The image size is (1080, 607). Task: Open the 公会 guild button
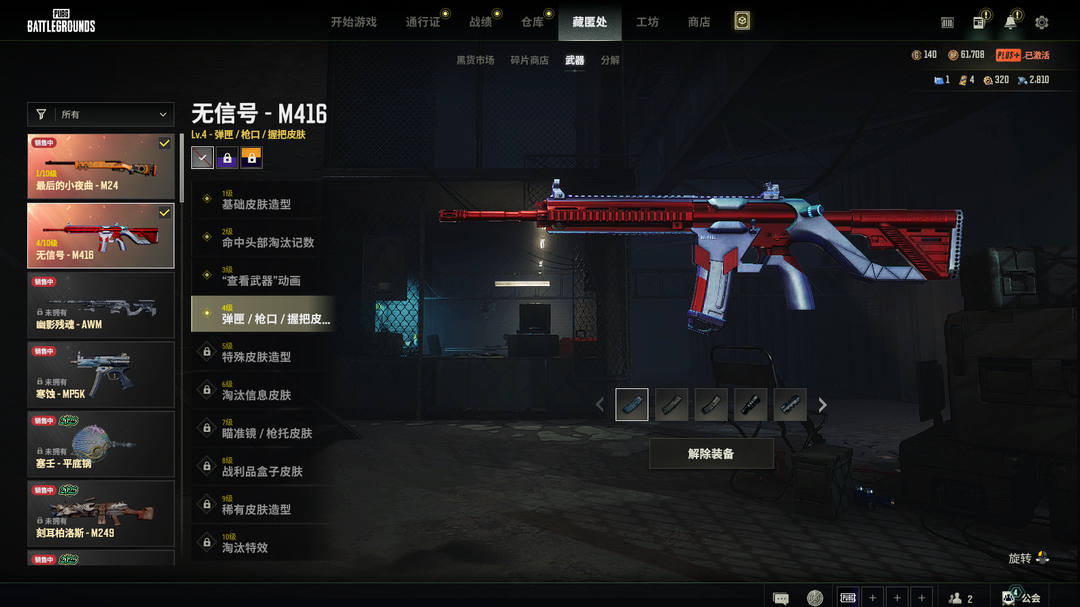point(1022,598)
